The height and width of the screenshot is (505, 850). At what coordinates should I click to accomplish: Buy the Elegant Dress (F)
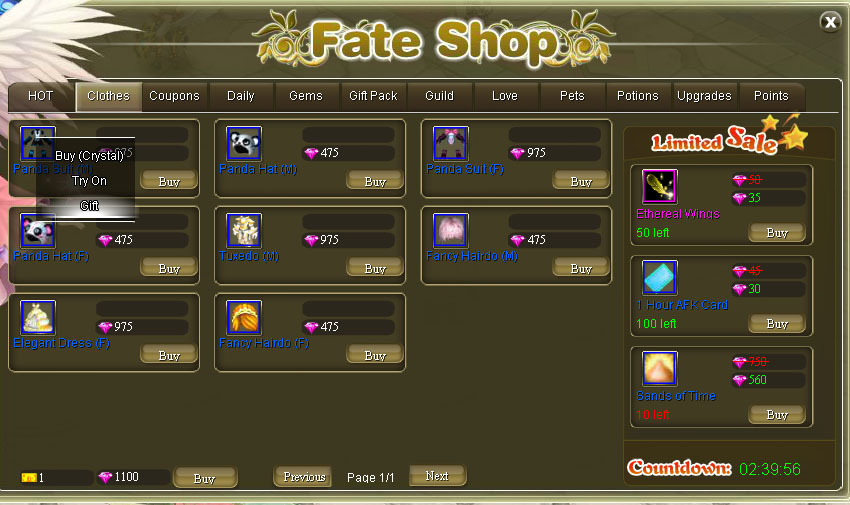(169, 355)
